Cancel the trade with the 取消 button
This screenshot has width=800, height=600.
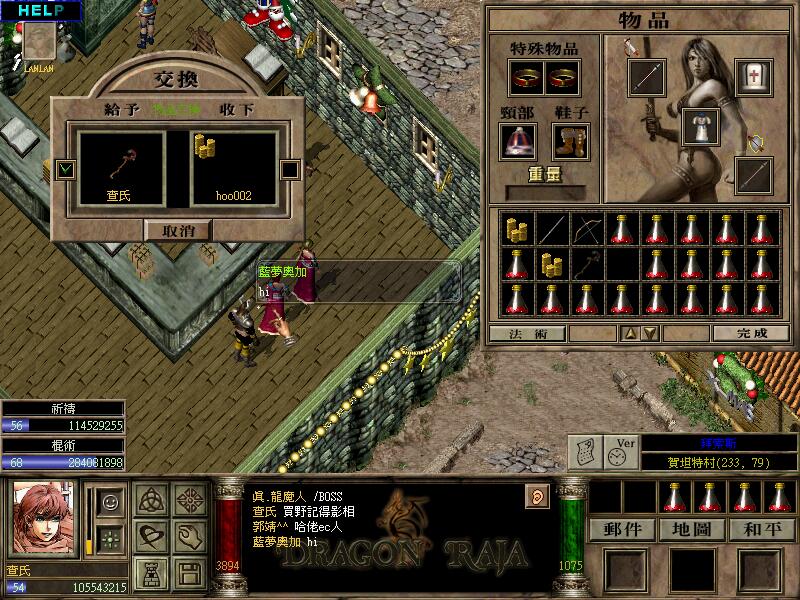pyautogui.click(x=179, y=230)
